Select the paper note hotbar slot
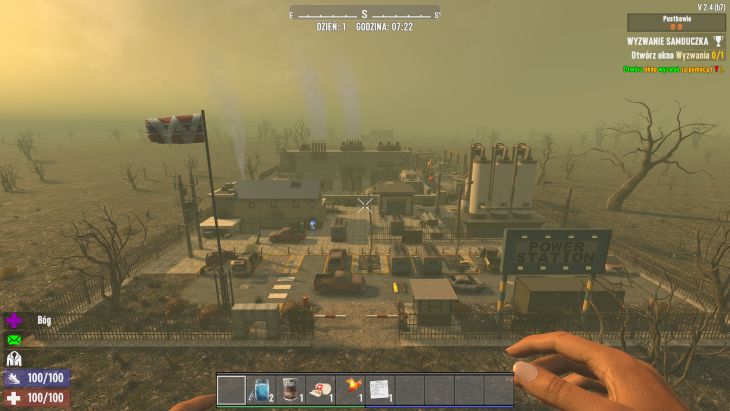730x411 pixels. click(380, 389)
